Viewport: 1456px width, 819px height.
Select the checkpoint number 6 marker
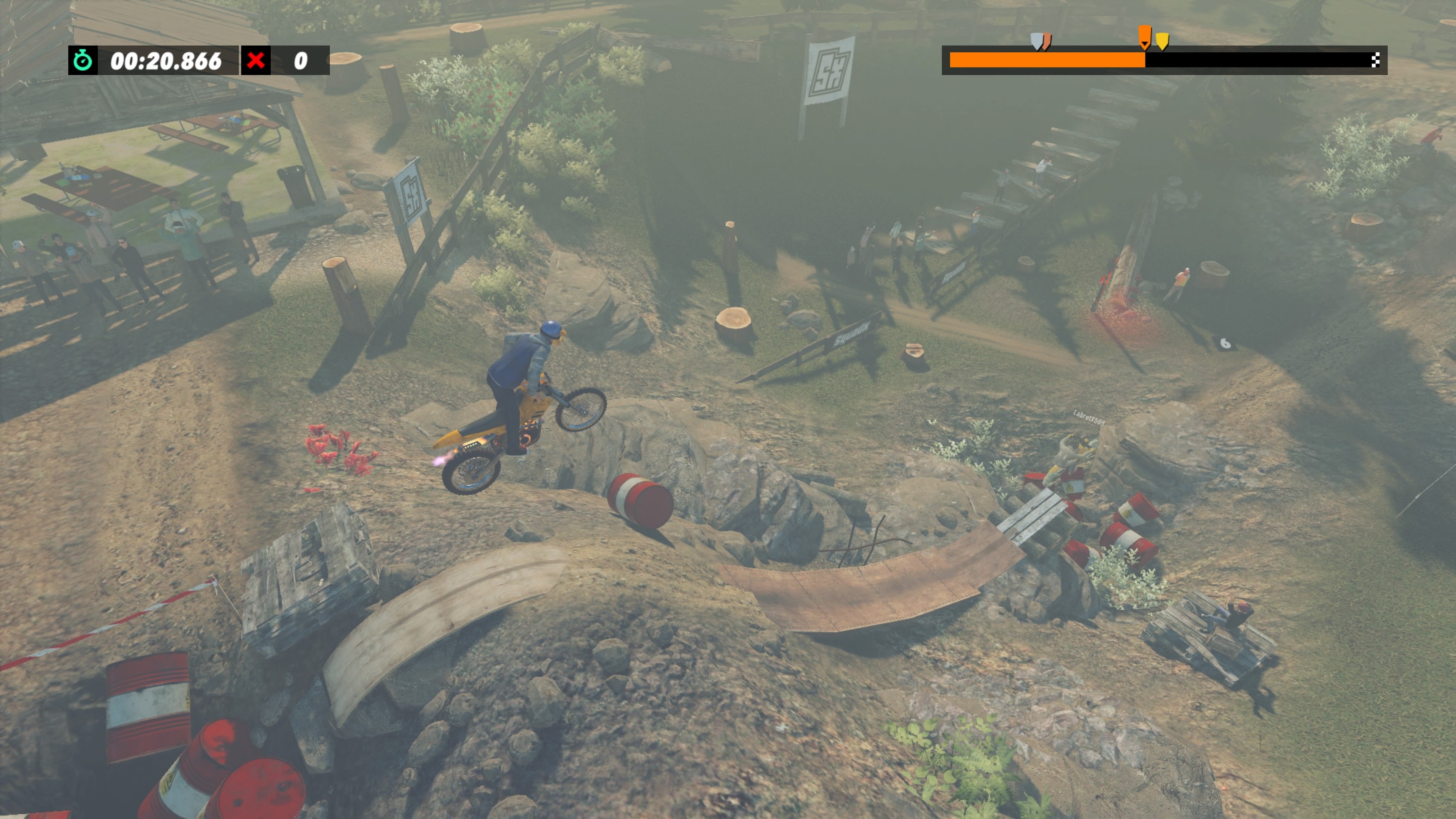[1225, 345]
